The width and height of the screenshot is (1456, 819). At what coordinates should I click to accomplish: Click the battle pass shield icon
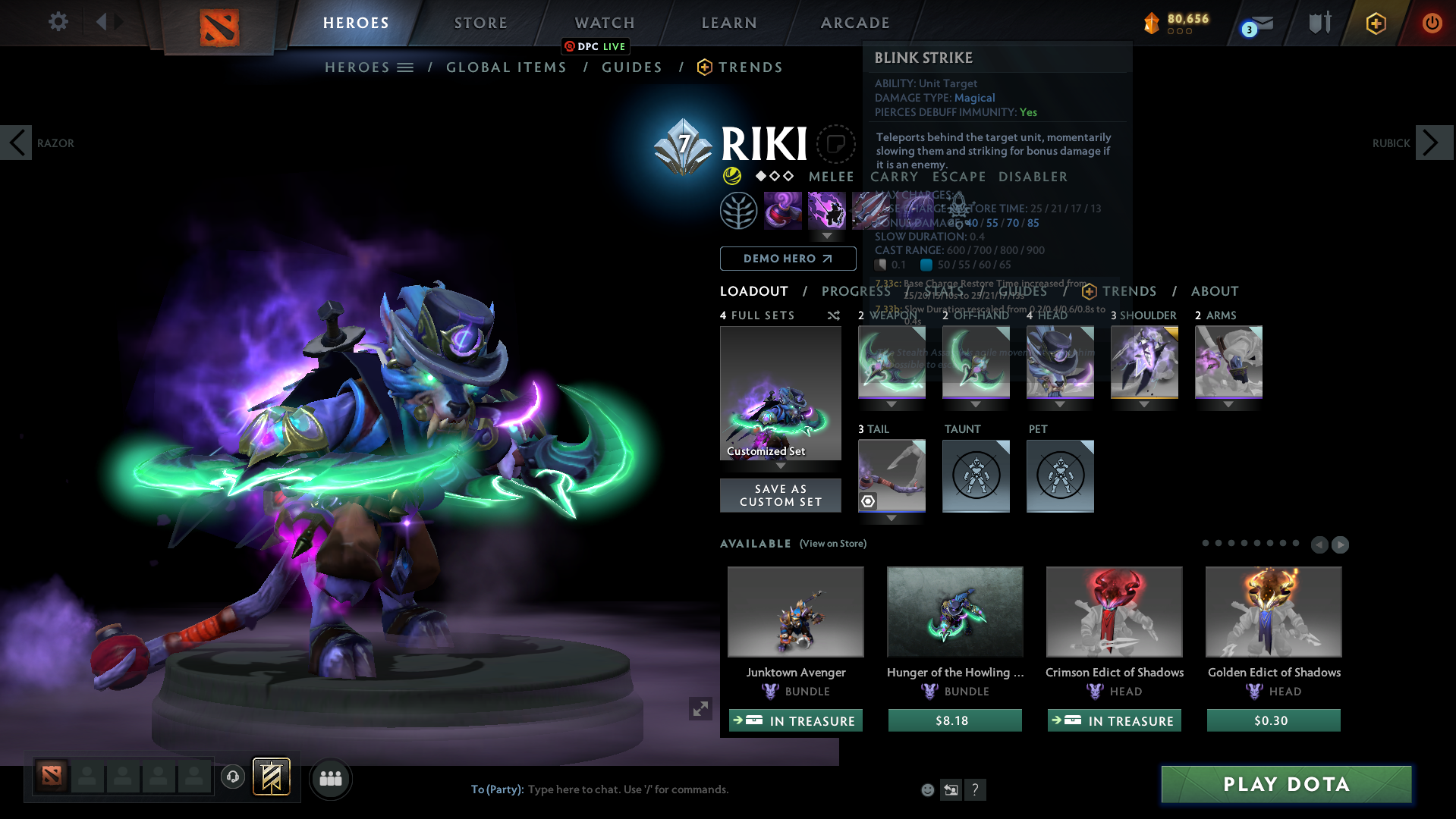click(1319, 23)
